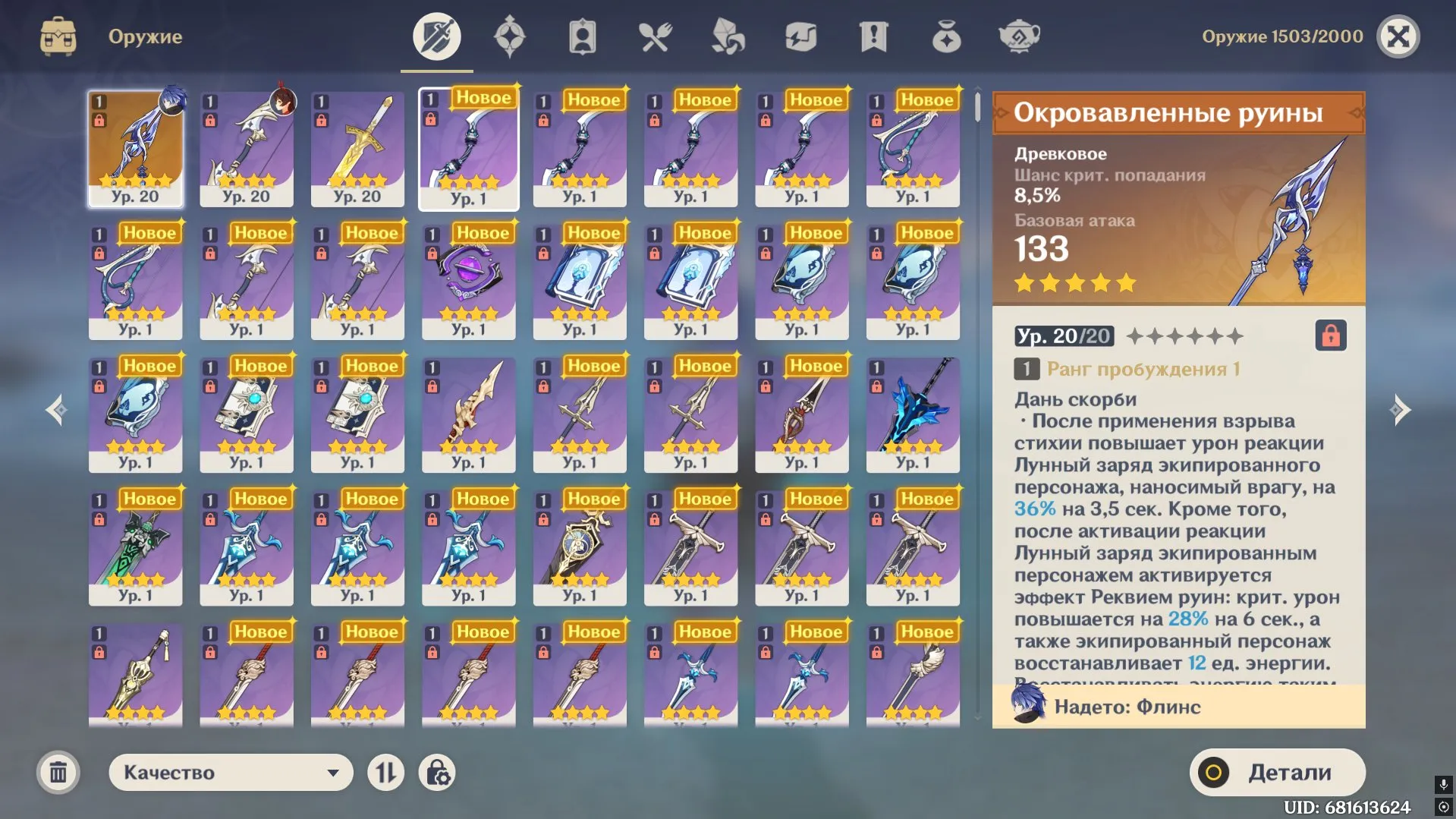
Task: Open the Materials inventory category
Action: click(x=726, y=36)
